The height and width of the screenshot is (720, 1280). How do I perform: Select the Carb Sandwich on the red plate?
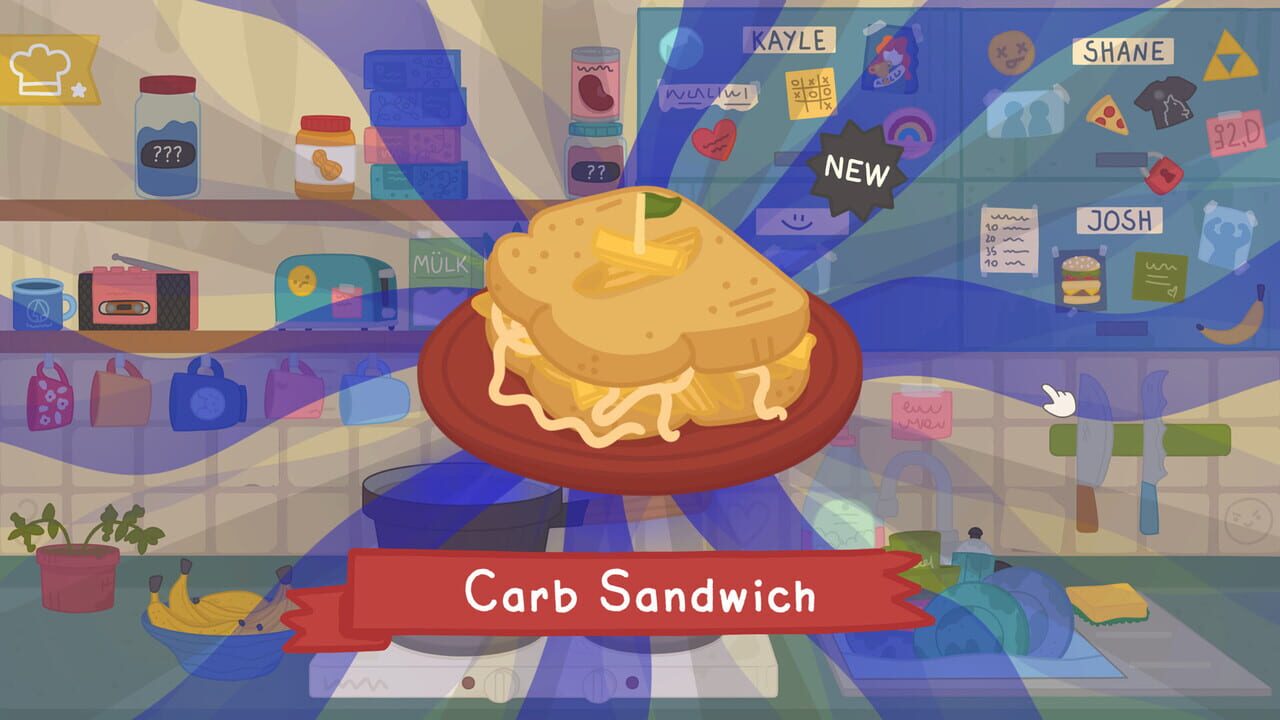click(640, 330)
